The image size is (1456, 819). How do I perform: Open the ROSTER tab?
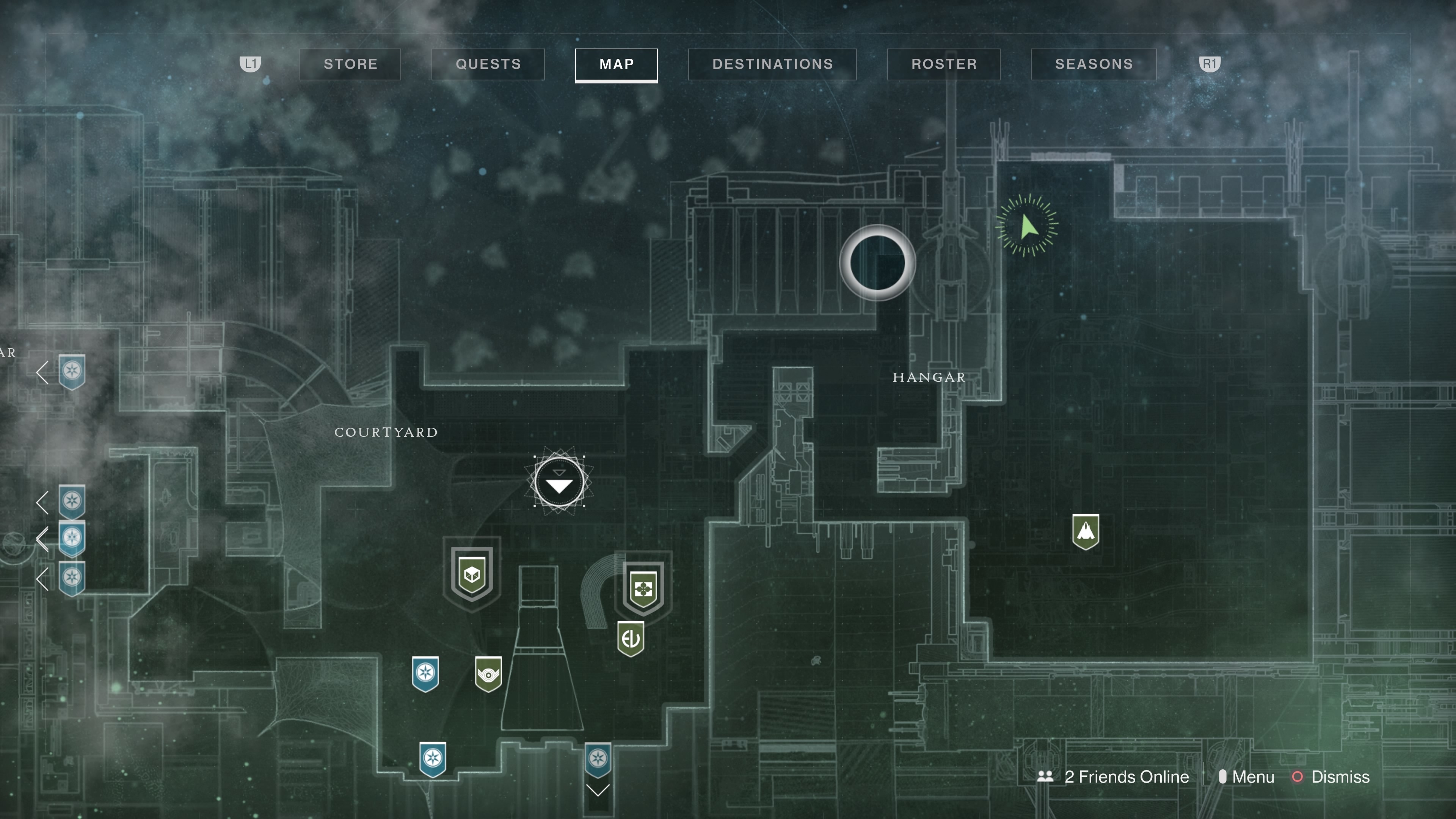[943, 64]
